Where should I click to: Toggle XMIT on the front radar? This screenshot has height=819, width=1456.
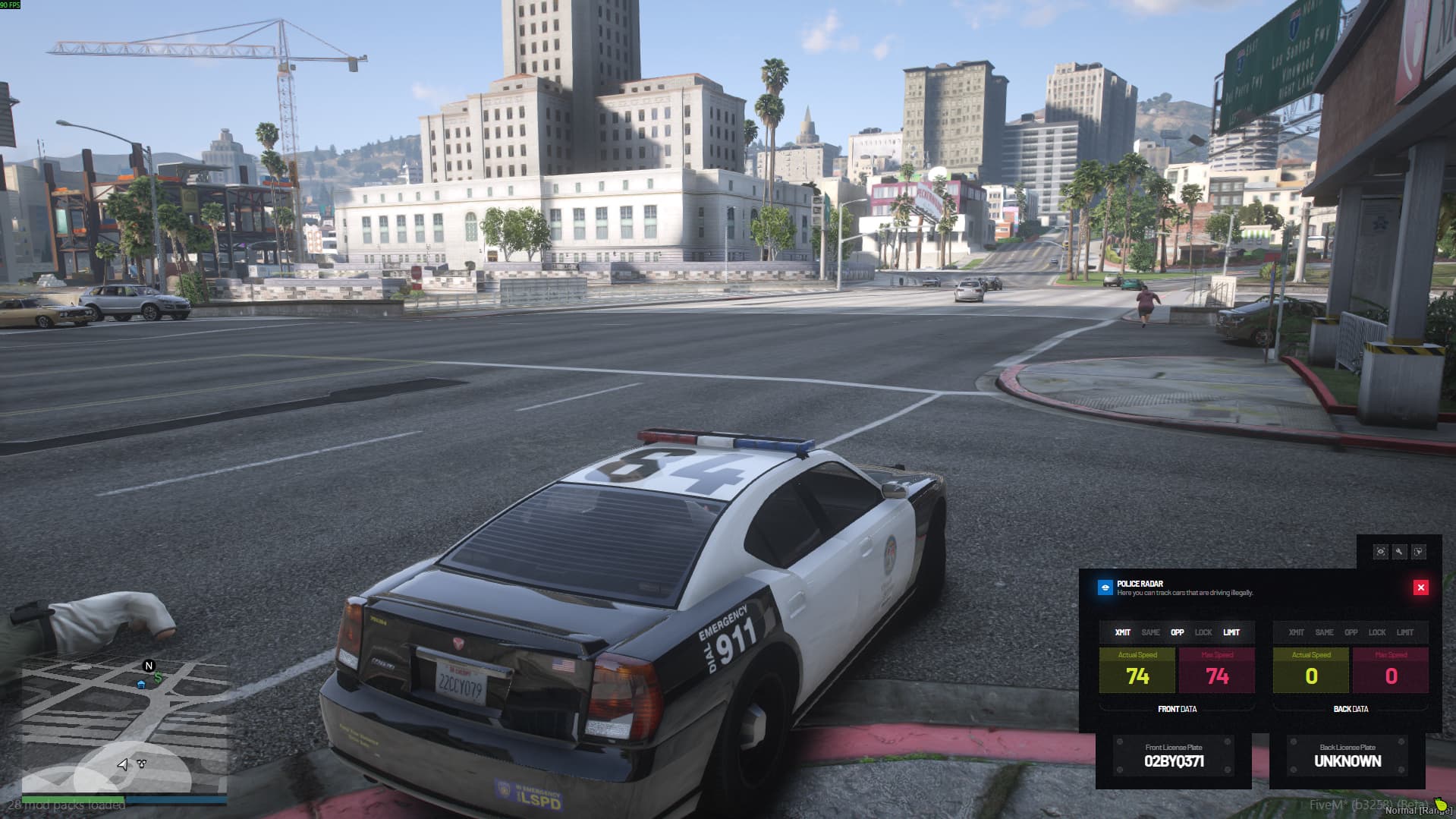pos(1122,632)
